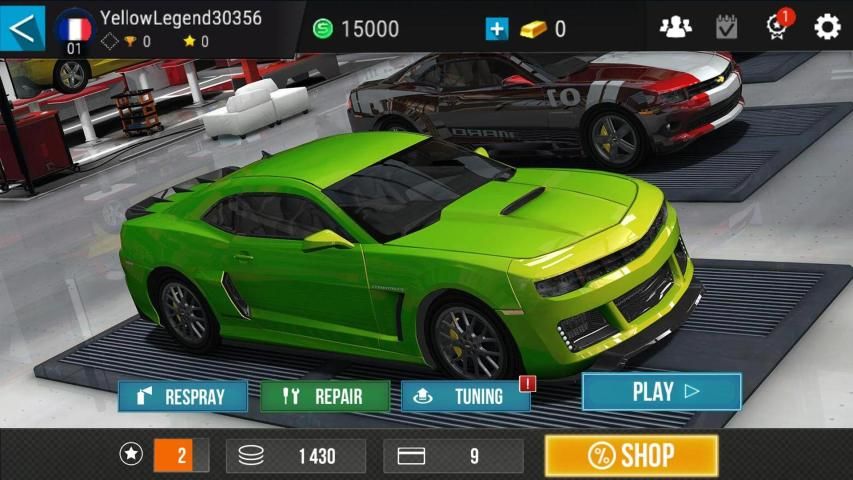Go back with the blue arrow button
The image size is (853, 480).
pyautogui.click(x=23, y=27)
